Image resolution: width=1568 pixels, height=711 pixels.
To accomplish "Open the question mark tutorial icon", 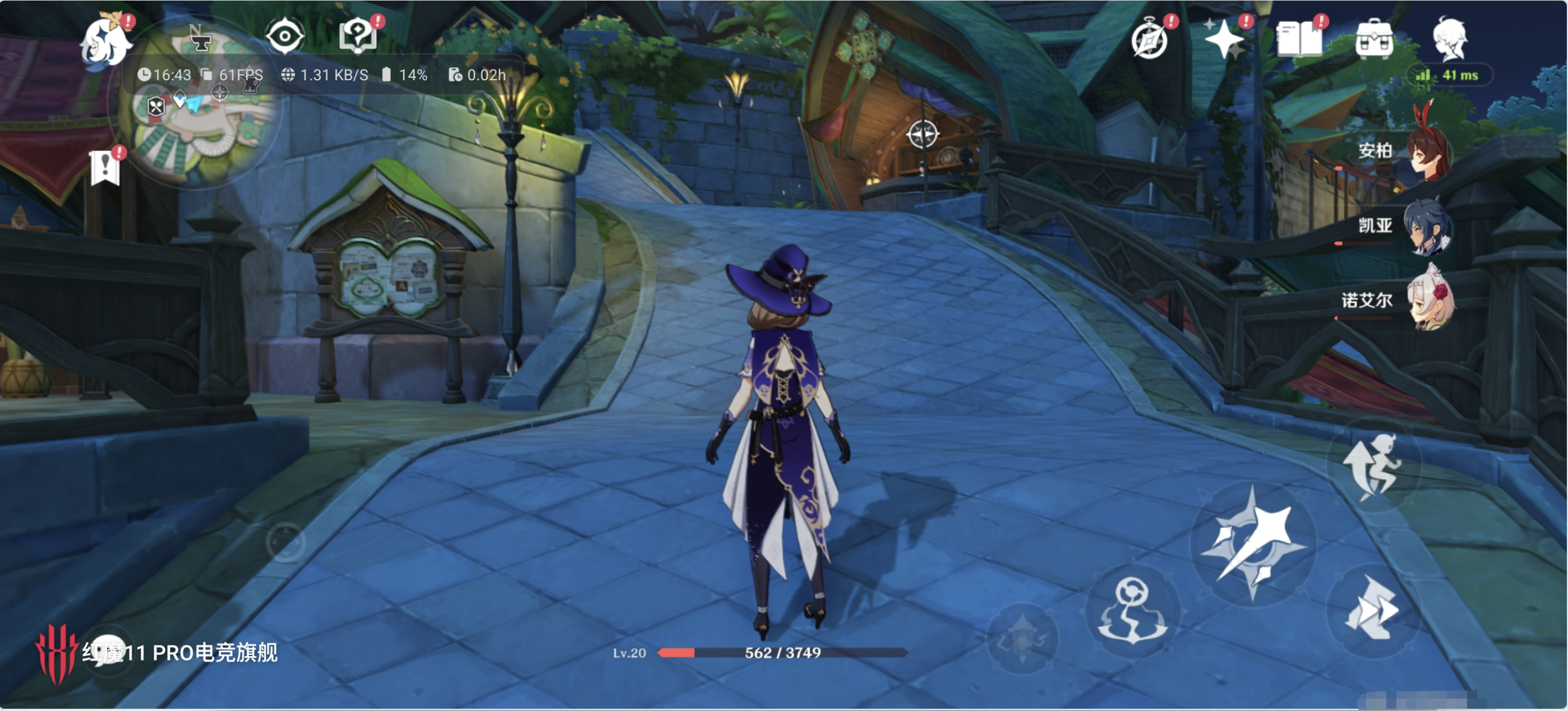I will (x=358, y=35).
